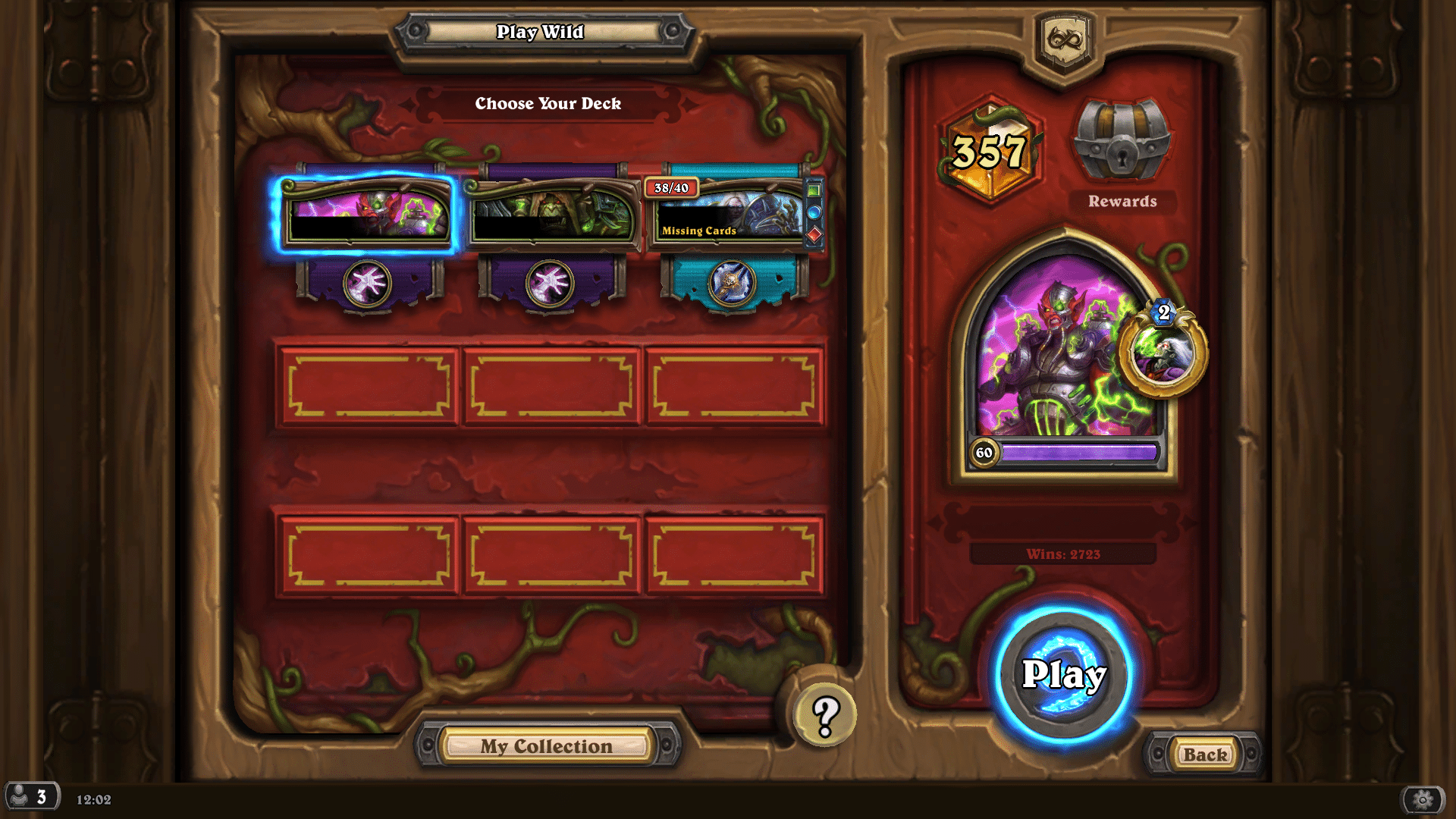Start the match with the Play button
The height and width of the screenshot is (819, 1456).
[x=1063, y=674]
